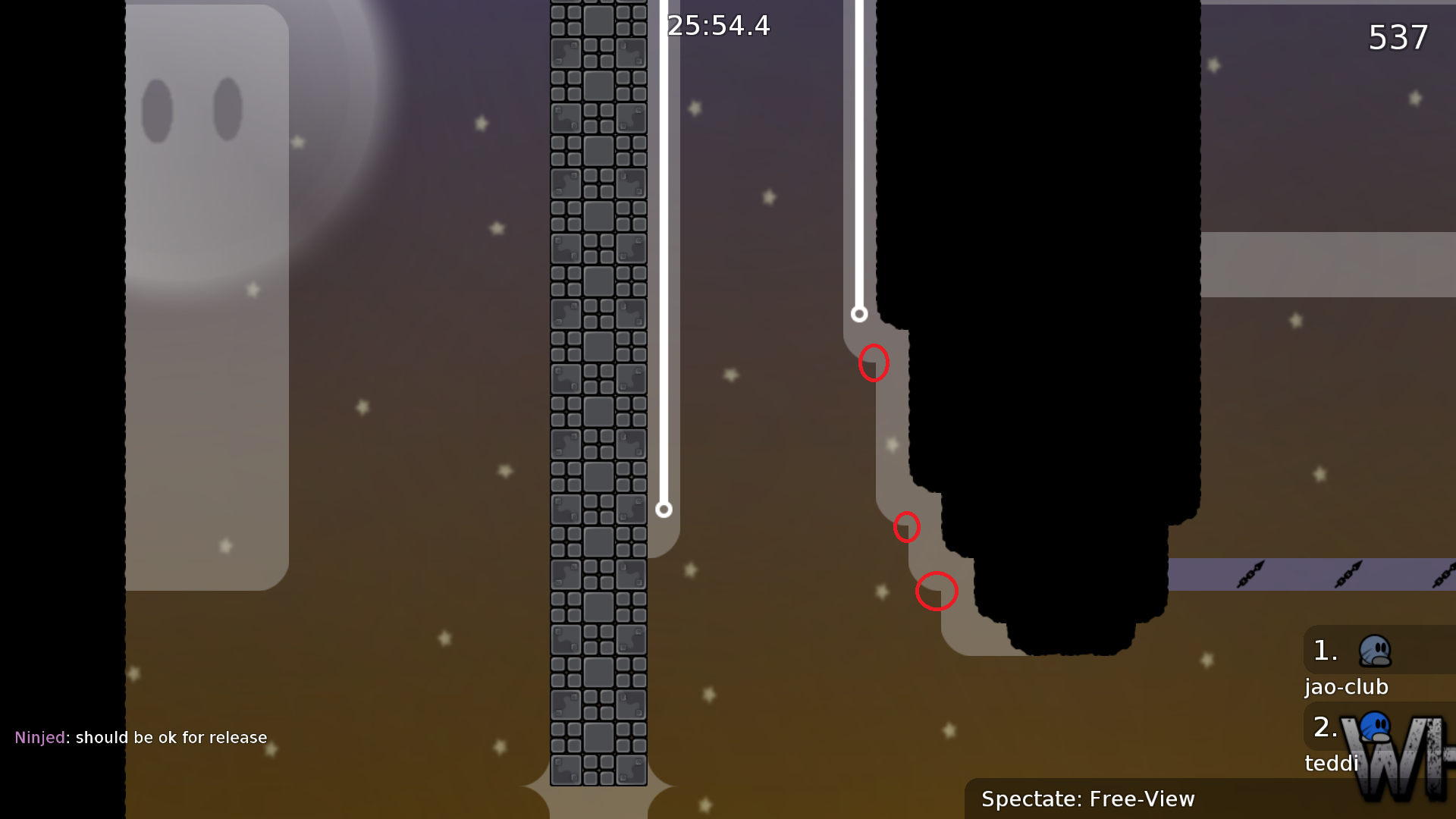Click the jao-club player name link

pyautogui.click(x=1347, y=687)
